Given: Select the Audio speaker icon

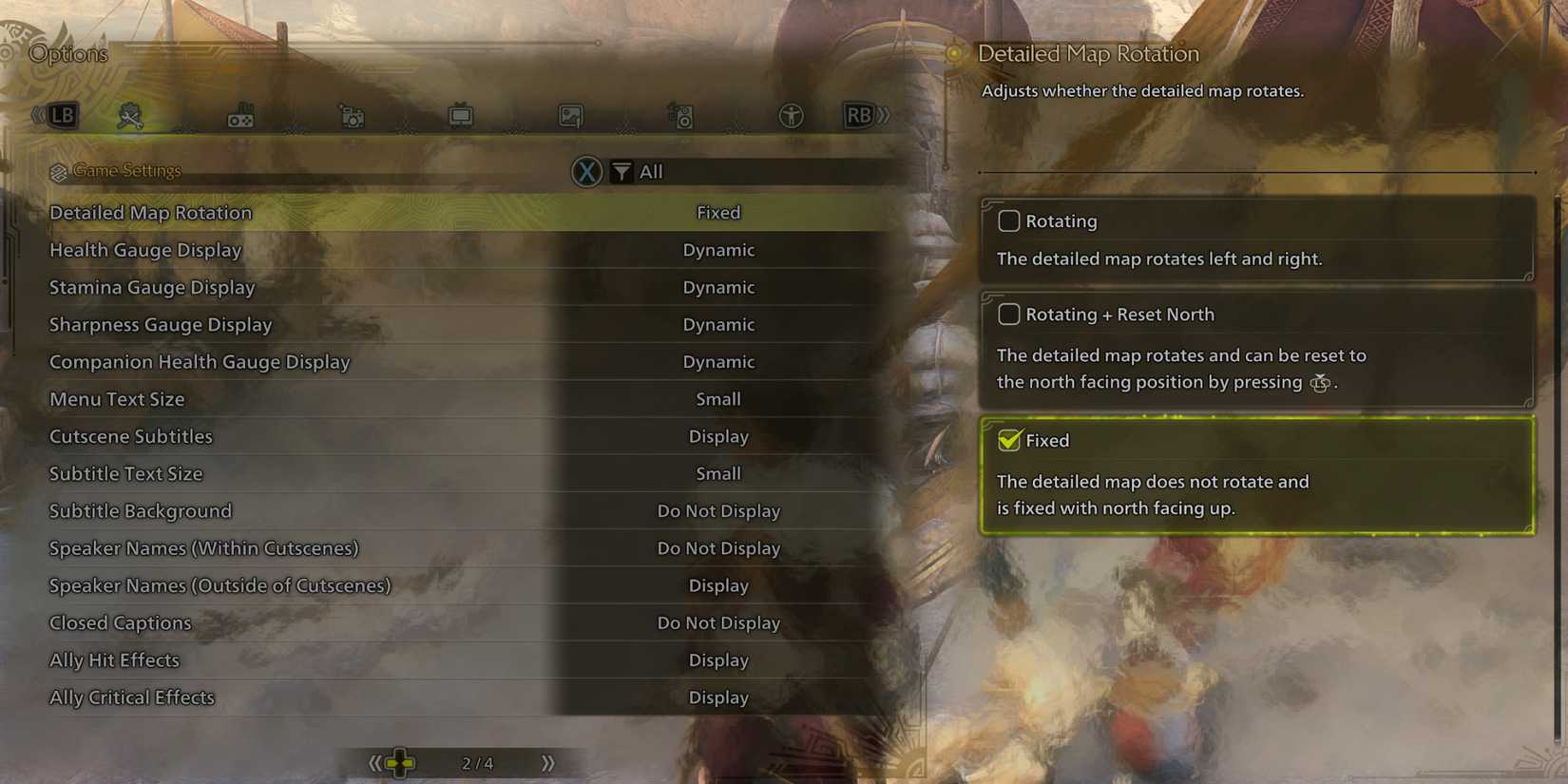Looking at the screenshot, I should tap(679, 114).
